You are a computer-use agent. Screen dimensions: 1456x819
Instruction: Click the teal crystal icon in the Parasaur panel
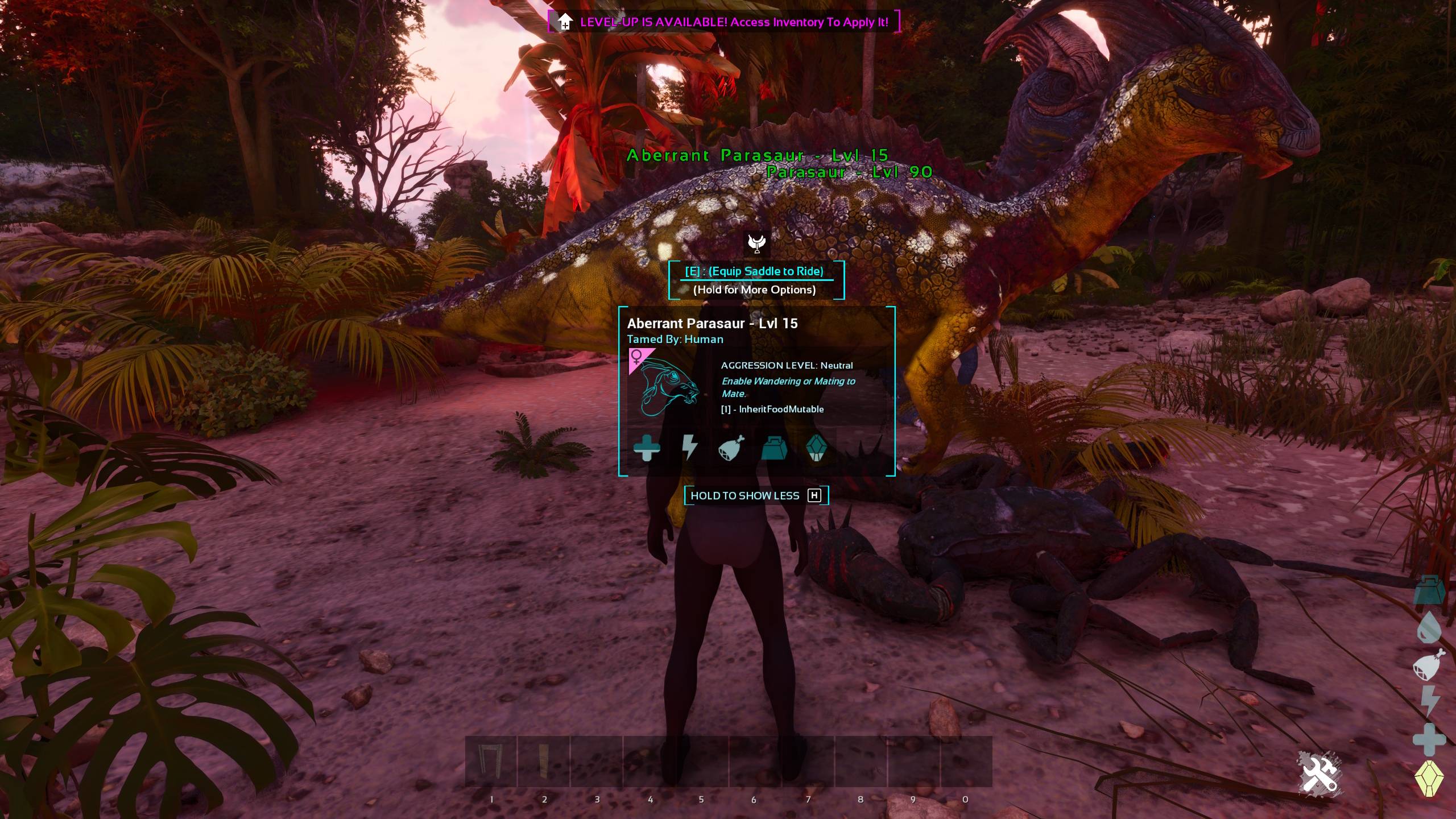pyautogui.click(x=816, y=448)
